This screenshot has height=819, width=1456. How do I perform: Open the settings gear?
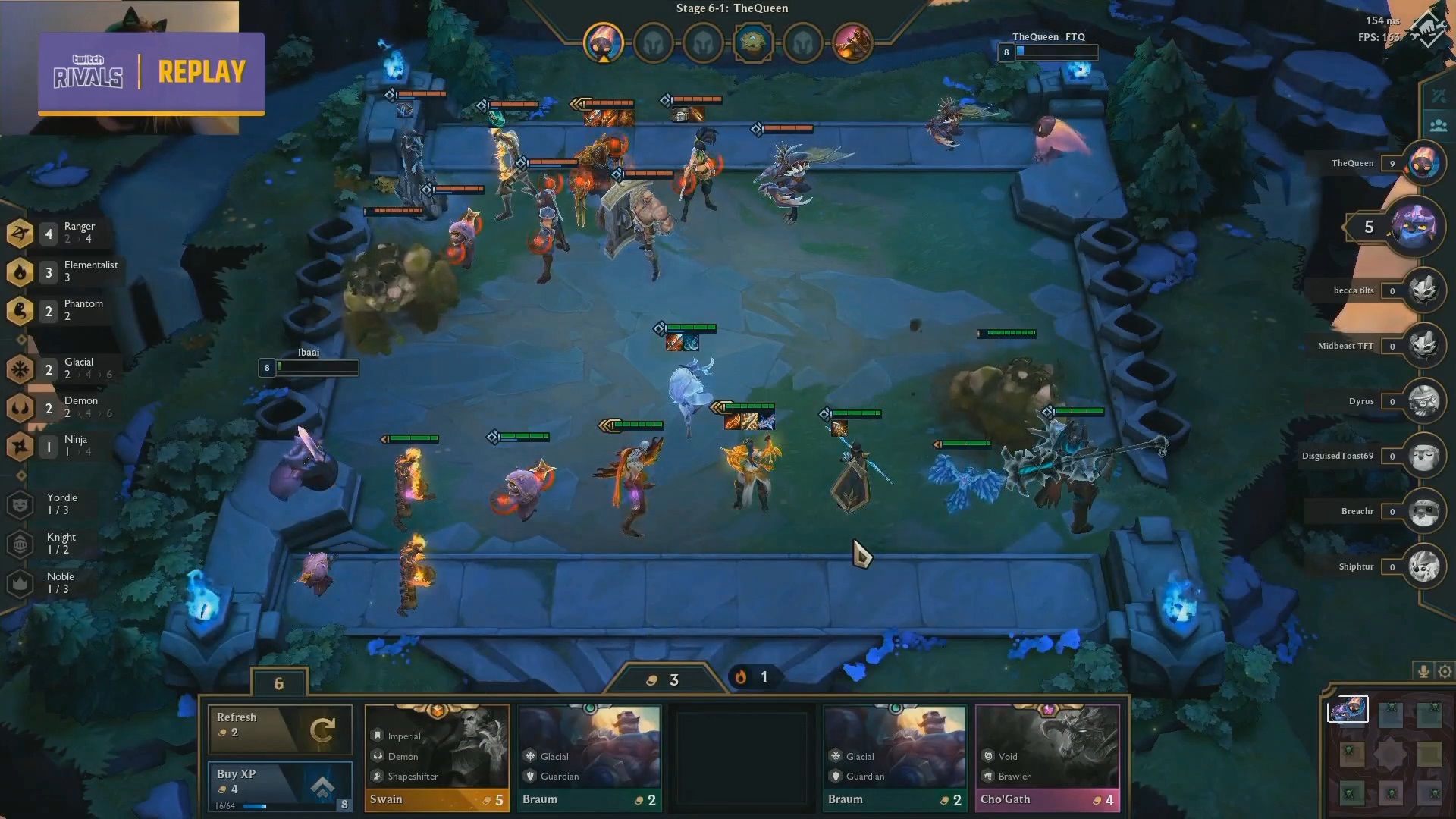[x=1445, y=671]
